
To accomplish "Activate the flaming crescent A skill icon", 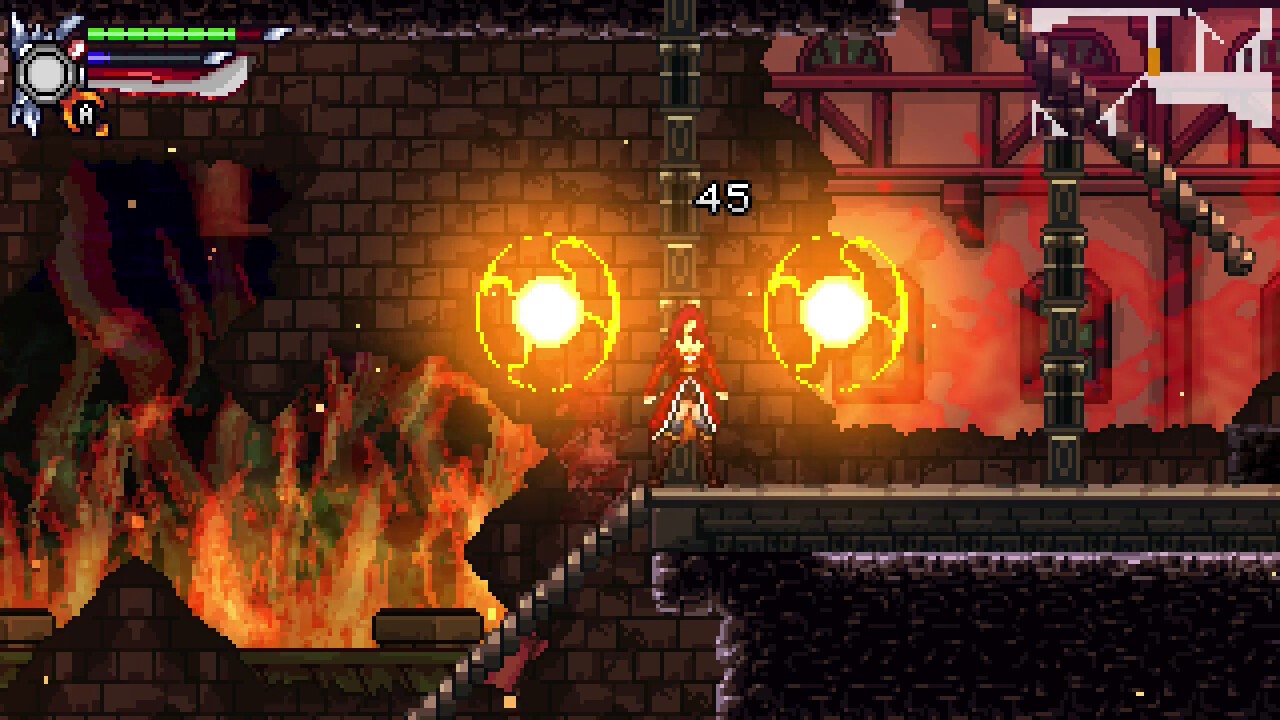I will (x=86, y=115).
